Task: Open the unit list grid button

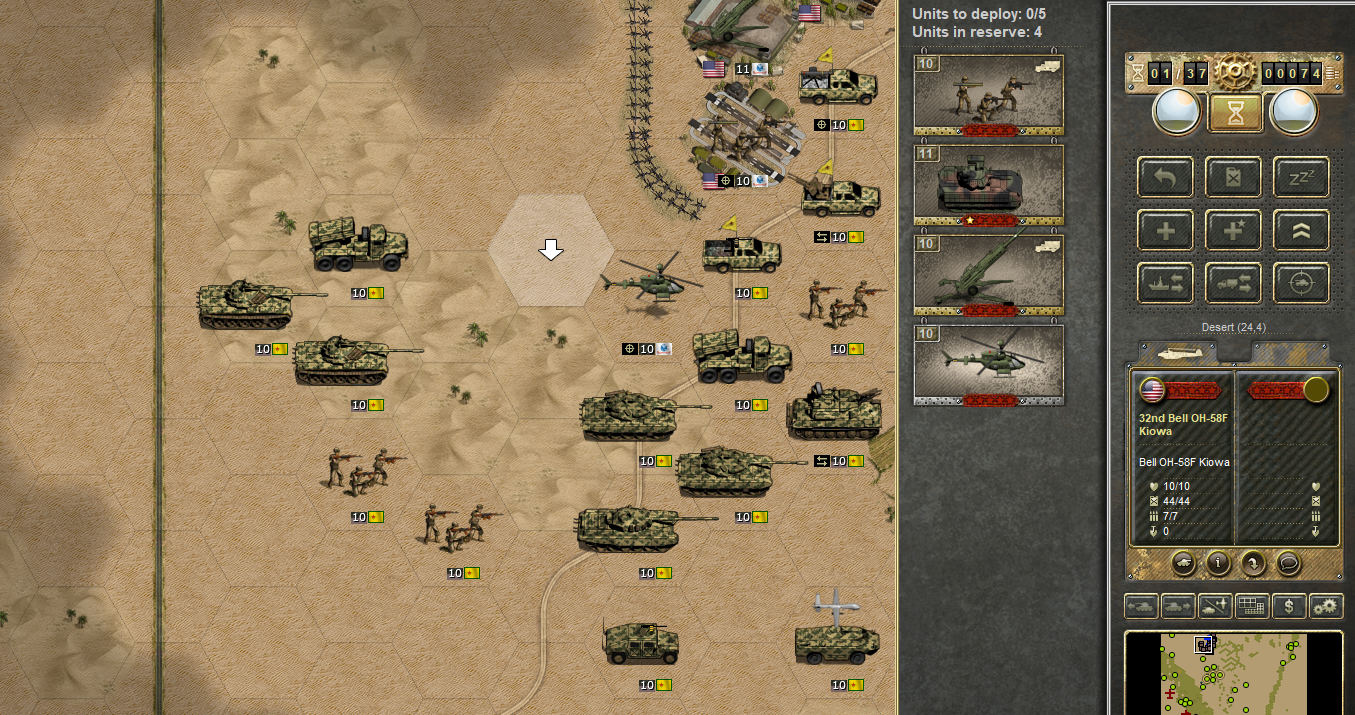Action: pyautogui.click(x=1252, y=605)
